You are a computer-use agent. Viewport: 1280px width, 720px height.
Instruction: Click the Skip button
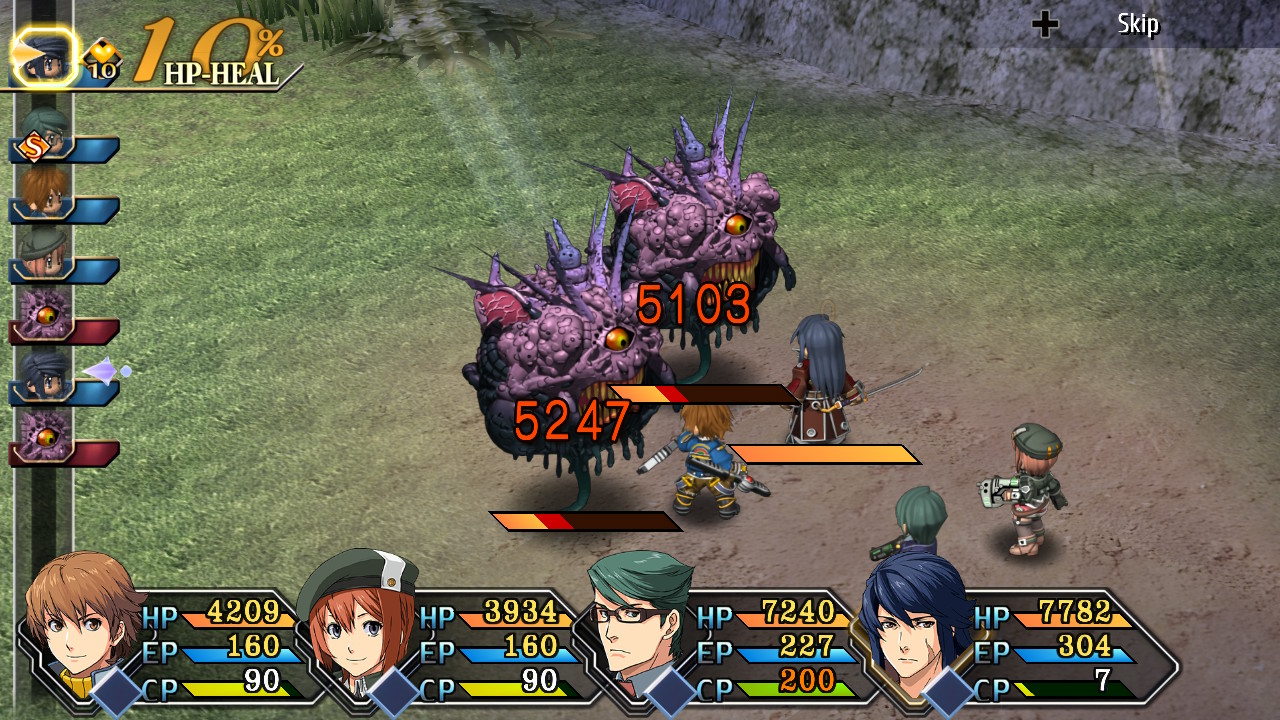[1137, 24]
